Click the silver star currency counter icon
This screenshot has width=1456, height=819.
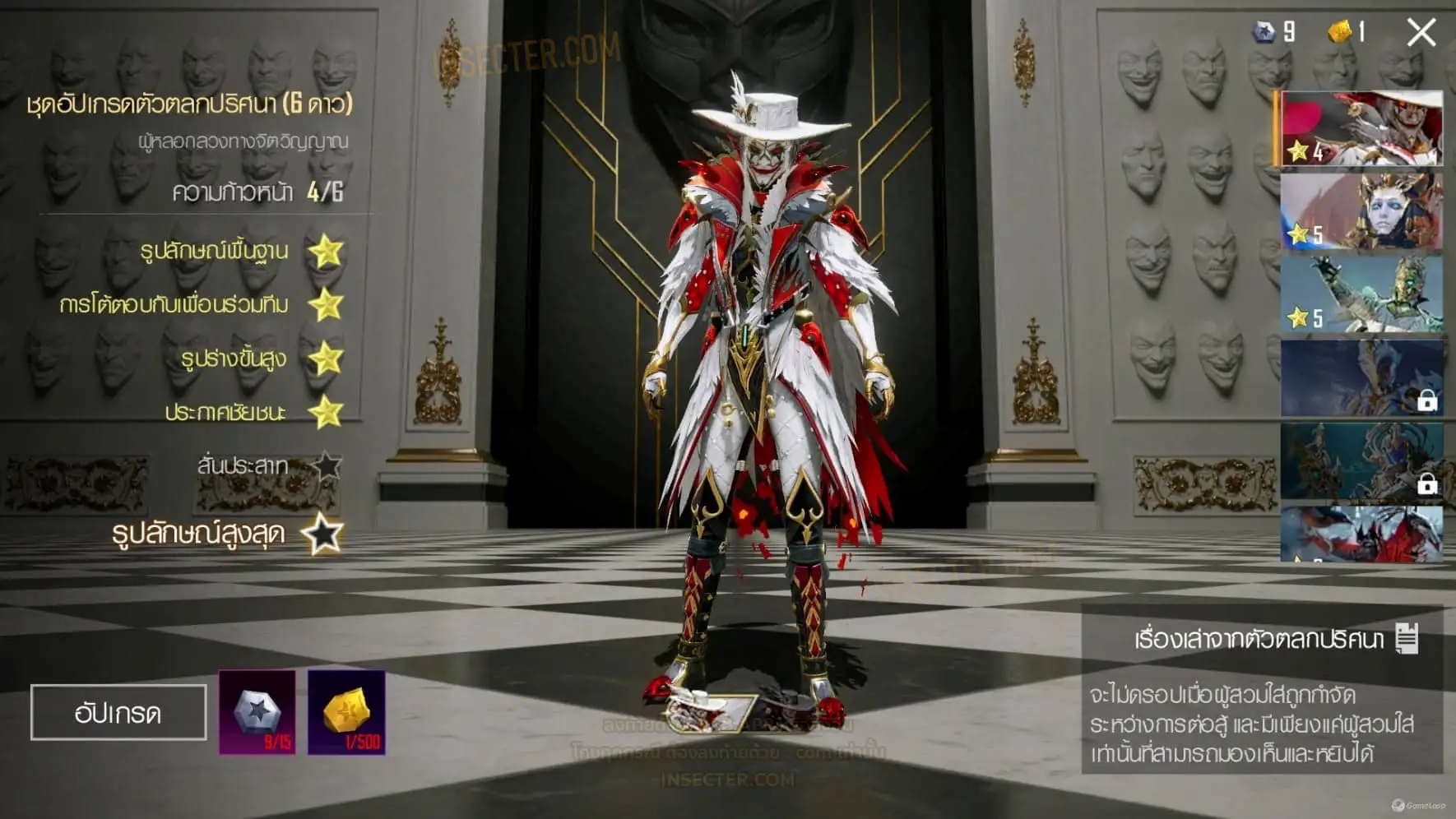coord(1264,32)
